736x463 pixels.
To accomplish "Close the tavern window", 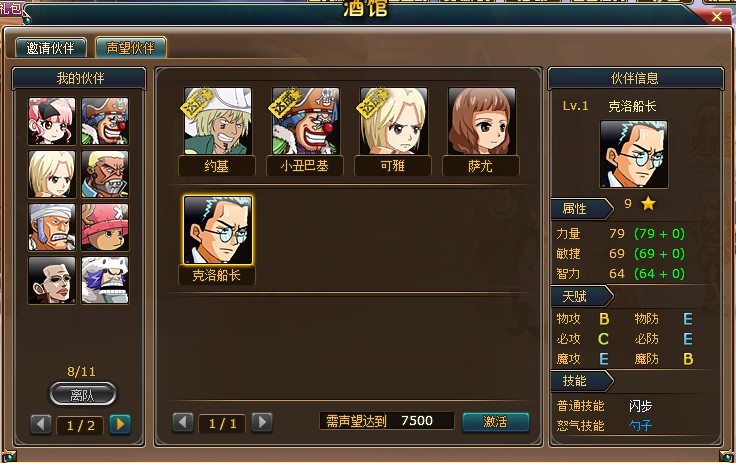I will pos(717,15).
